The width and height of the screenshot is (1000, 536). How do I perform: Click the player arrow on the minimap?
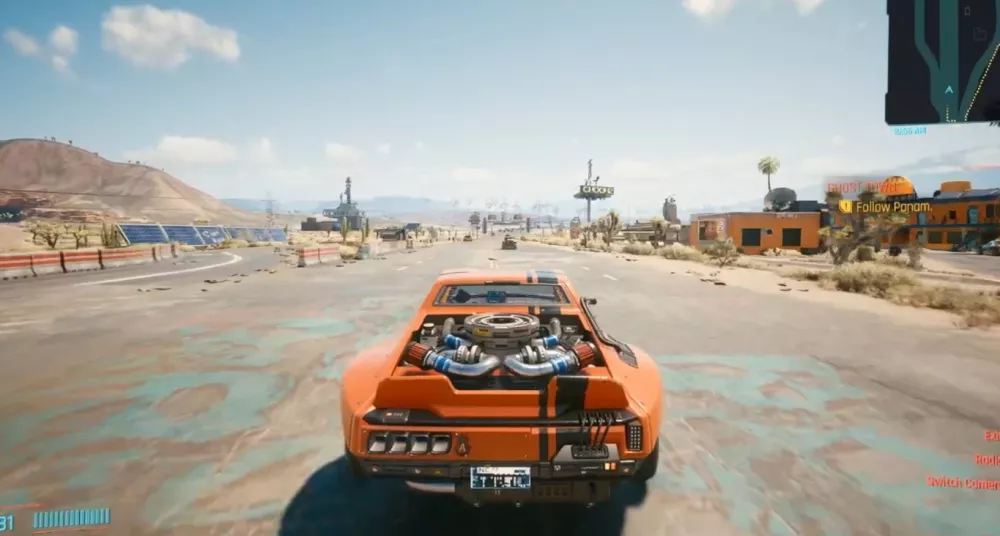[x=949, y=89]
